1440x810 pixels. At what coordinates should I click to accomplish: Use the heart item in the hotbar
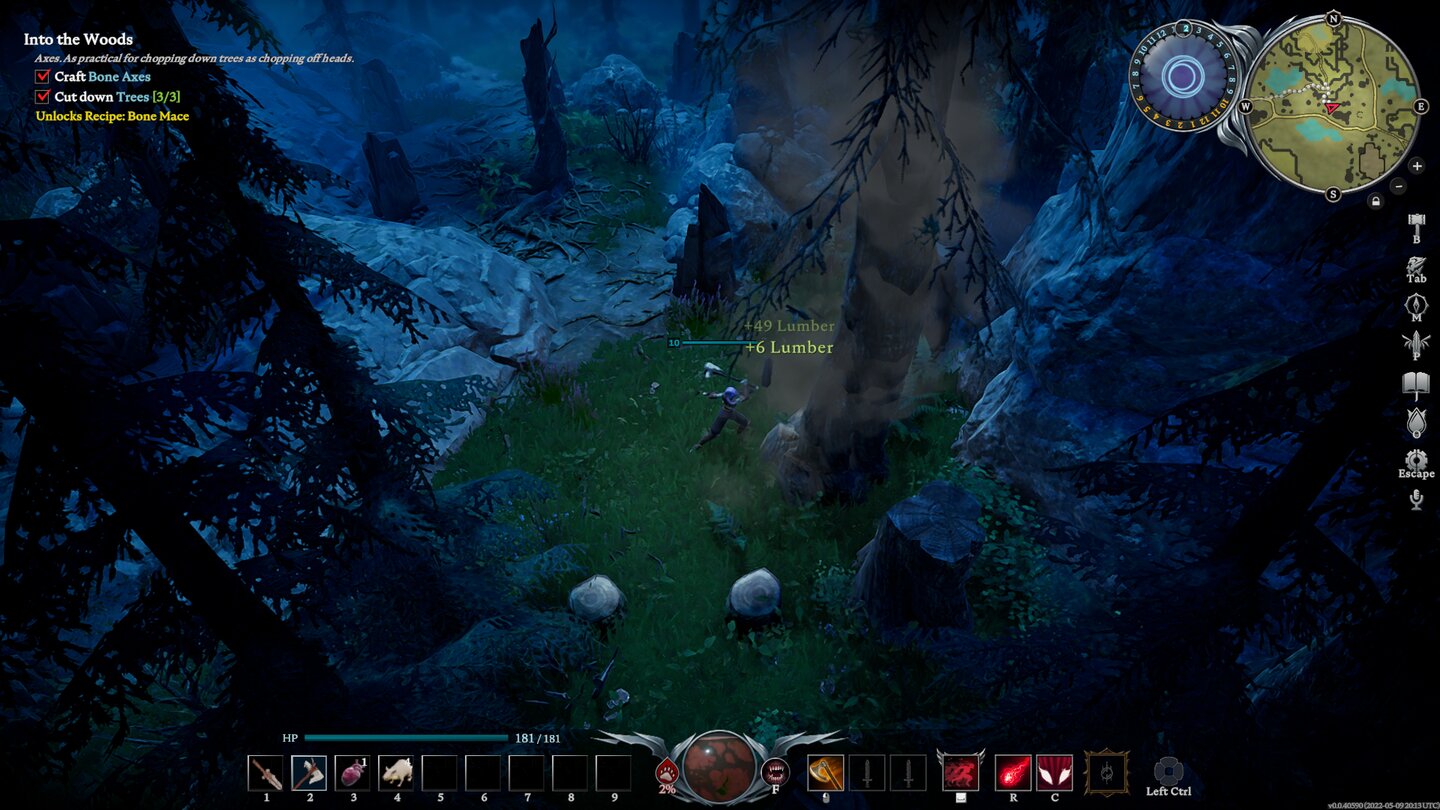coord(352,773)
